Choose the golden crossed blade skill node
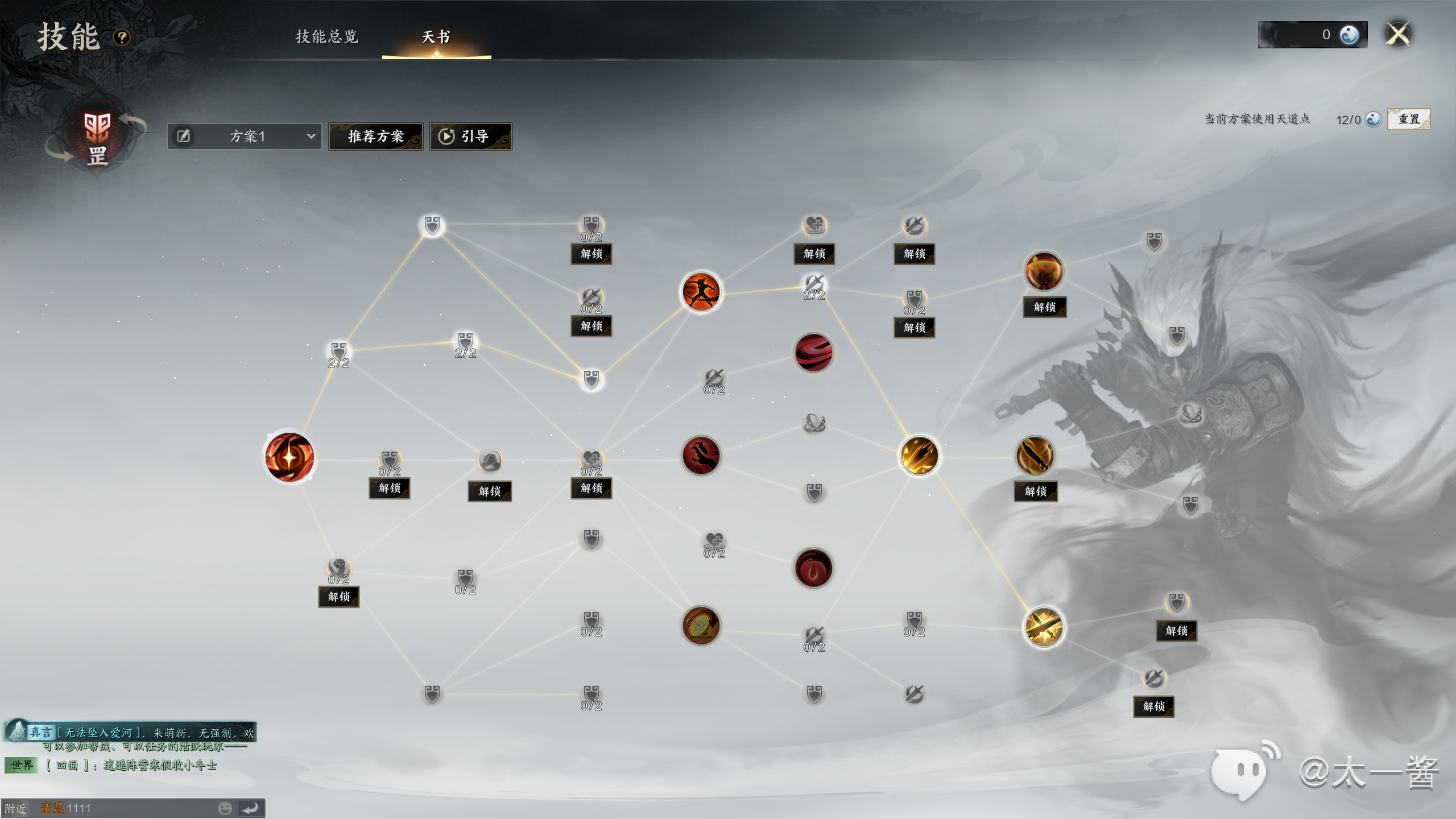Screen dimensions: 1456x819 pos(1044,627)
